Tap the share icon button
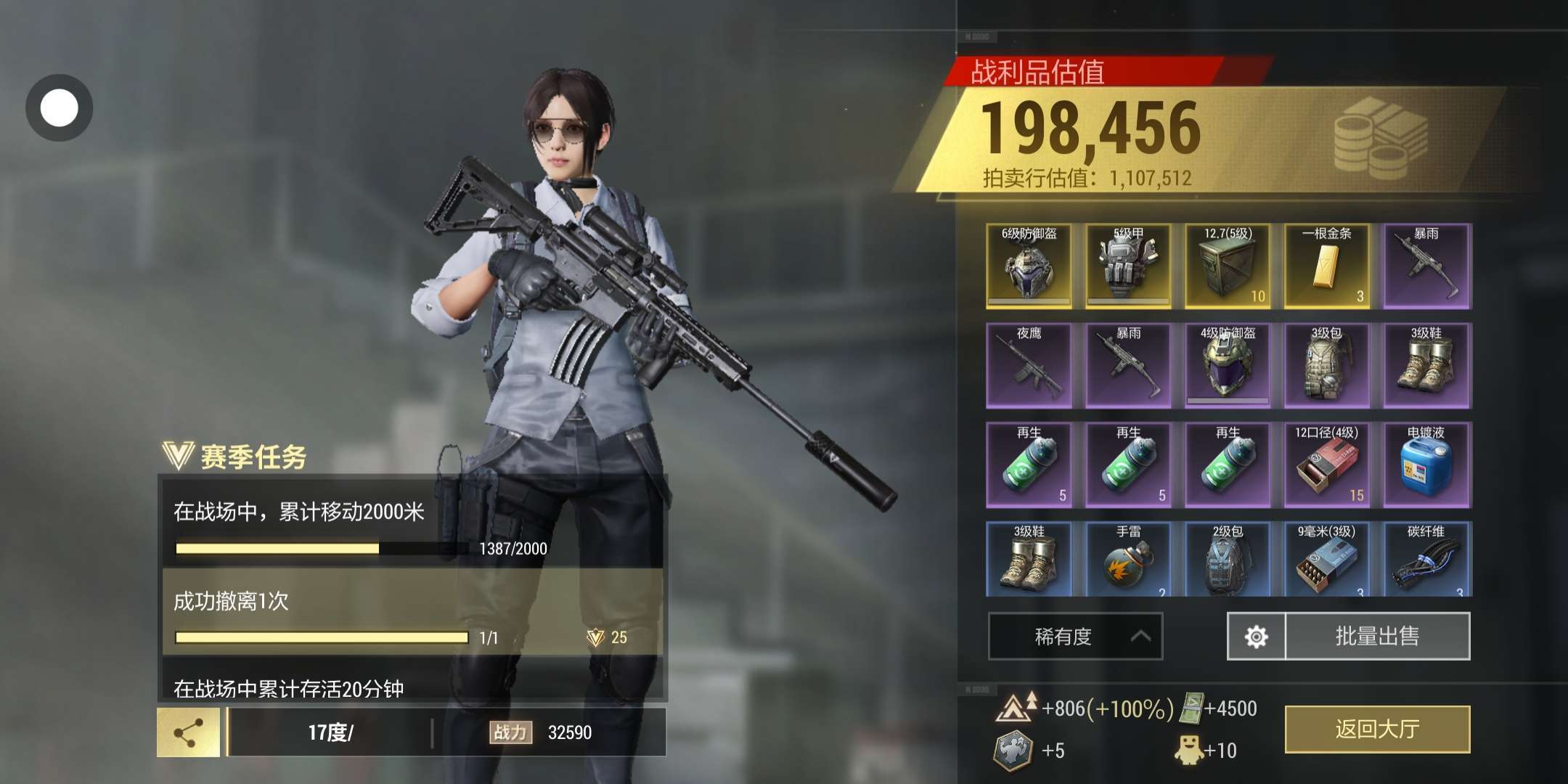 188,733
